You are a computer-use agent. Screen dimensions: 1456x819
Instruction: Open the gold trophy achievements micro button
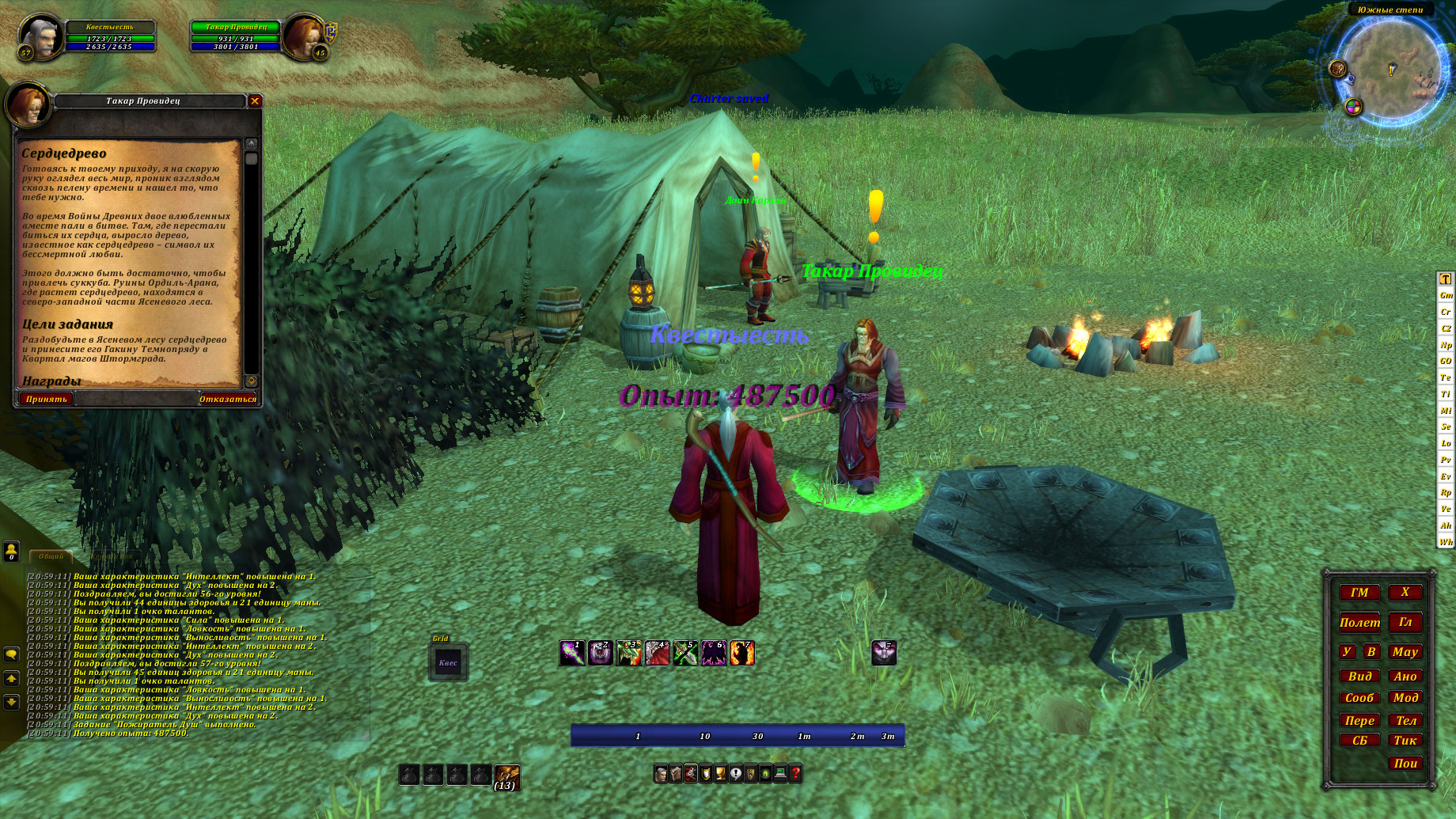pos(720,773)
